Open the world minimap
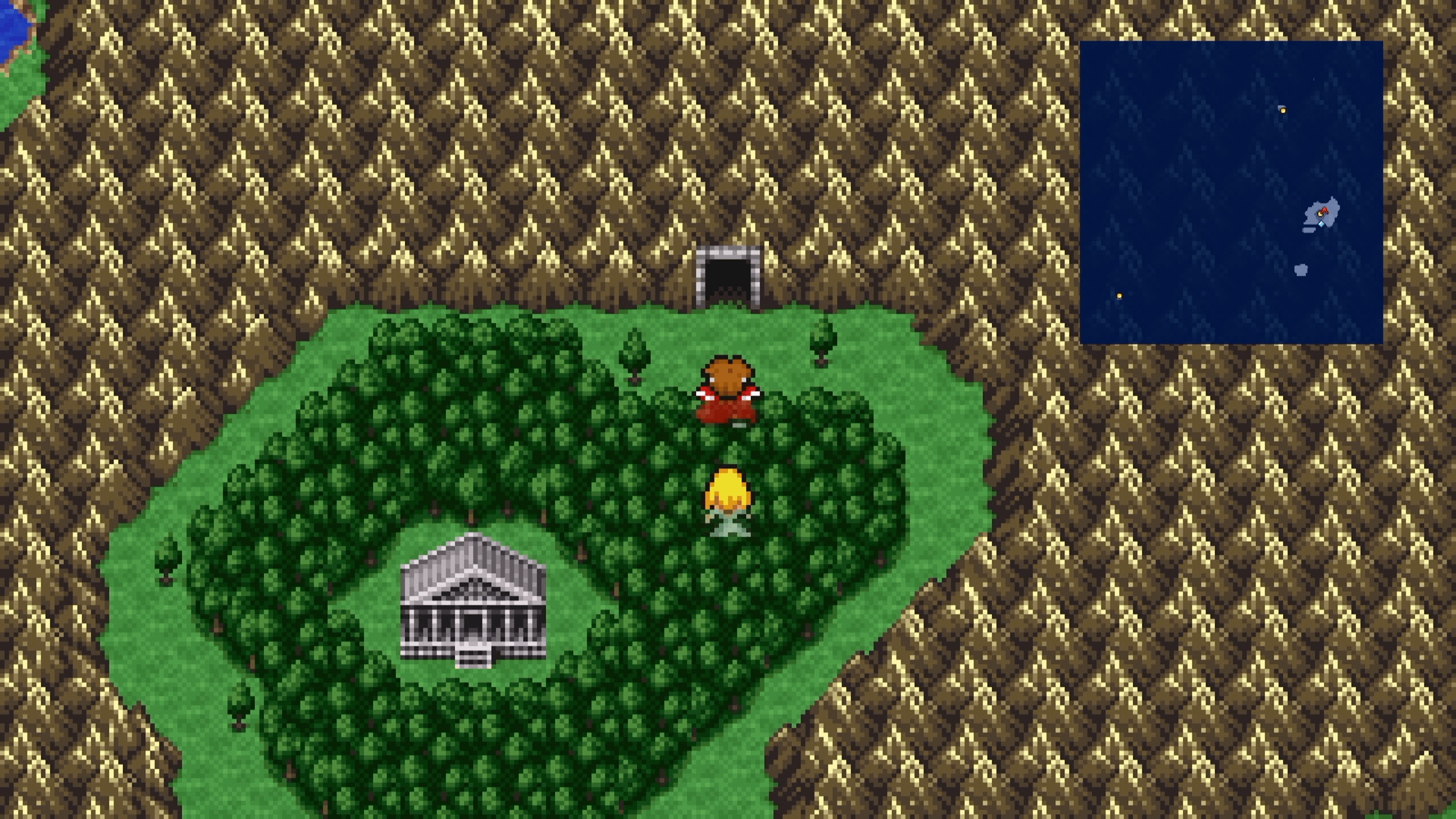The image size is (1456, 819). click(1231, 193)
